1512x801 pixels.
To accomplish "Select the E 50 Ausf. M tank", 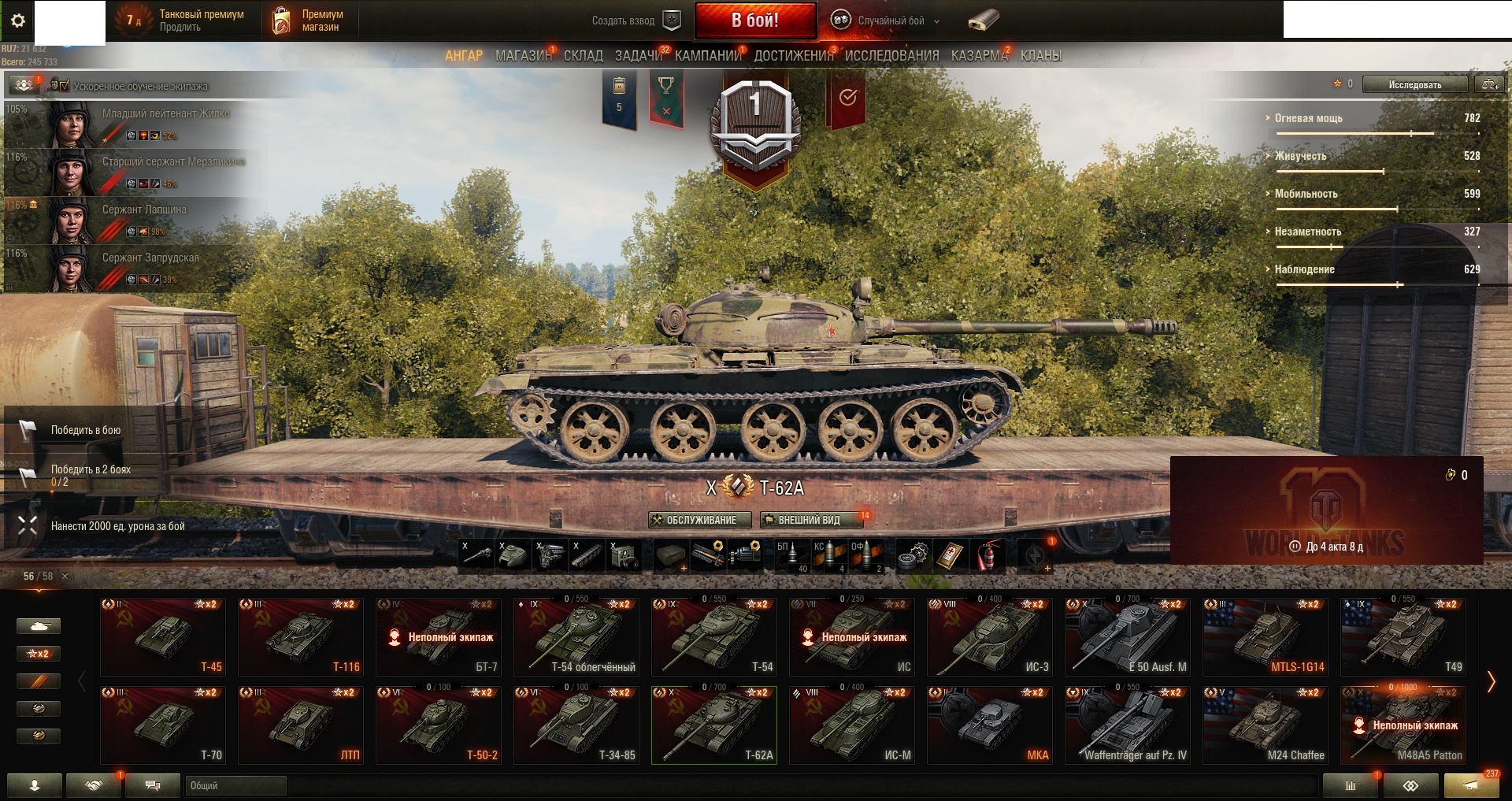I will coord(1128,636).
